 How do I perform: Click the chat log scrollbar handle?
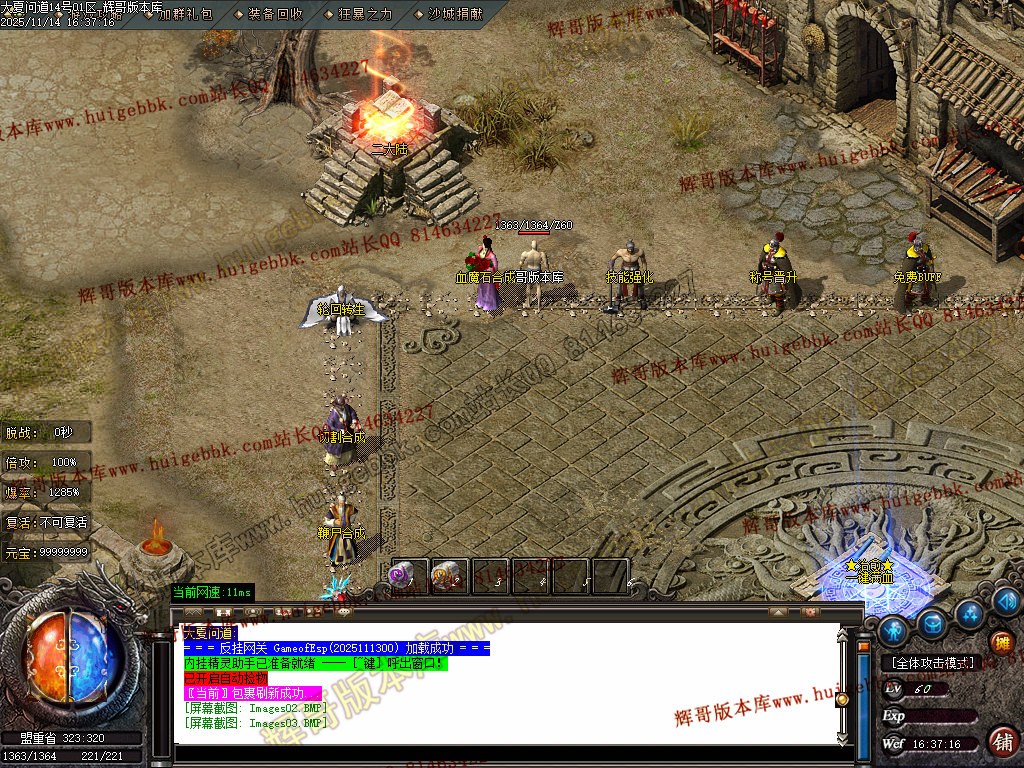click(x=843, y=699)
